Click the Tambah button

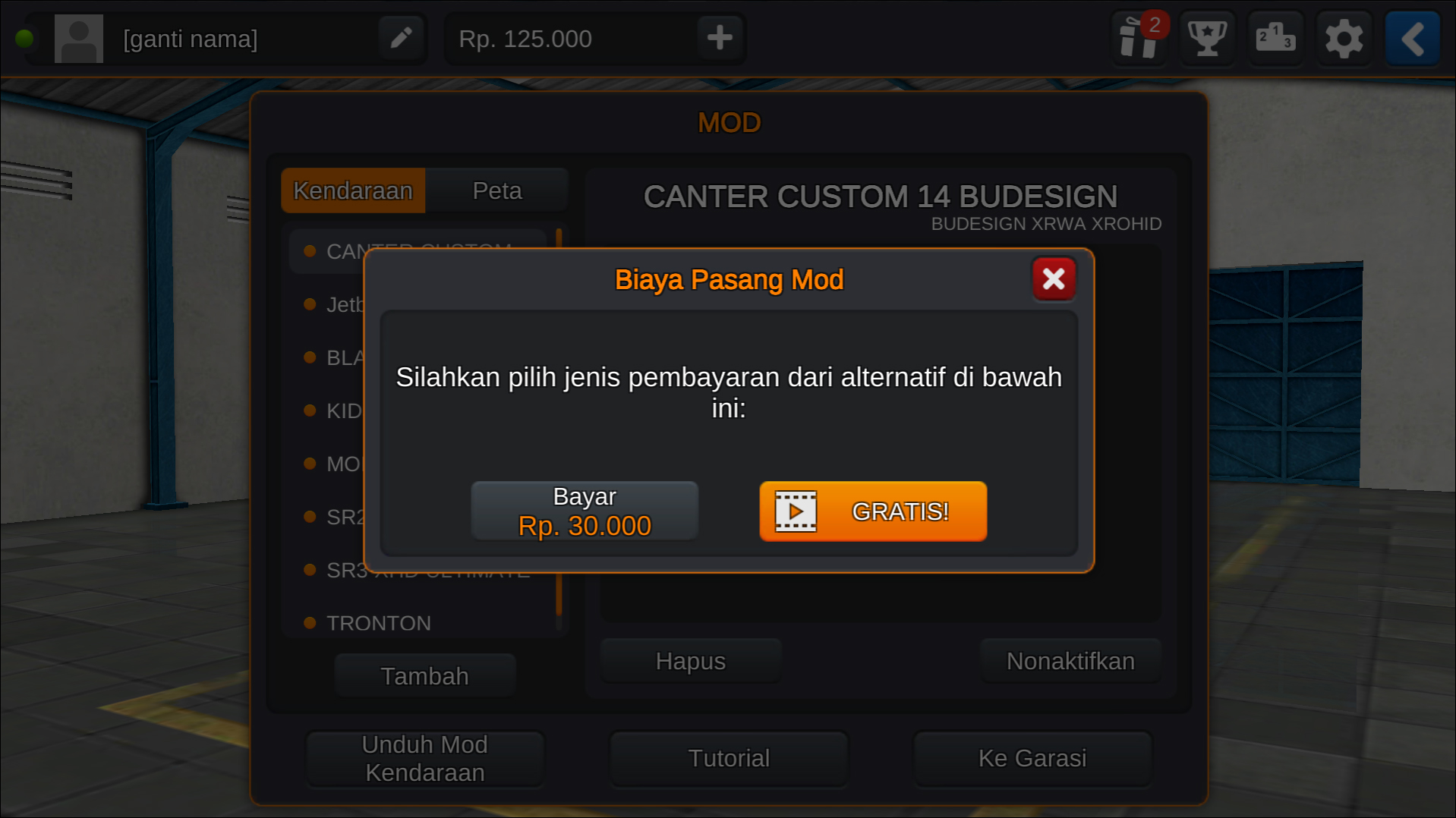(x=424, y=675)
